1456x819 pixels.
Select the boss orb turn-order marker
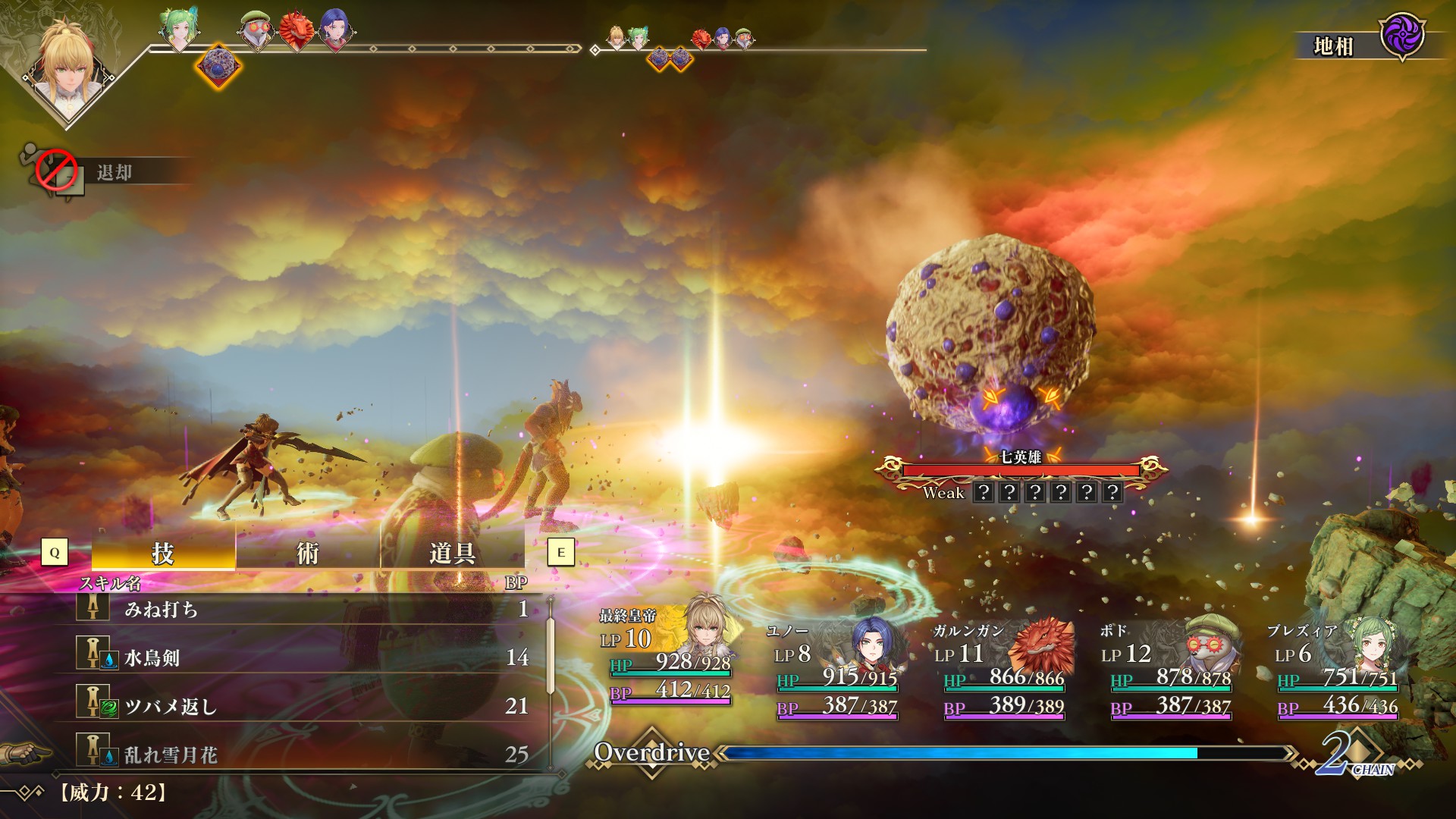pos(218,66)
